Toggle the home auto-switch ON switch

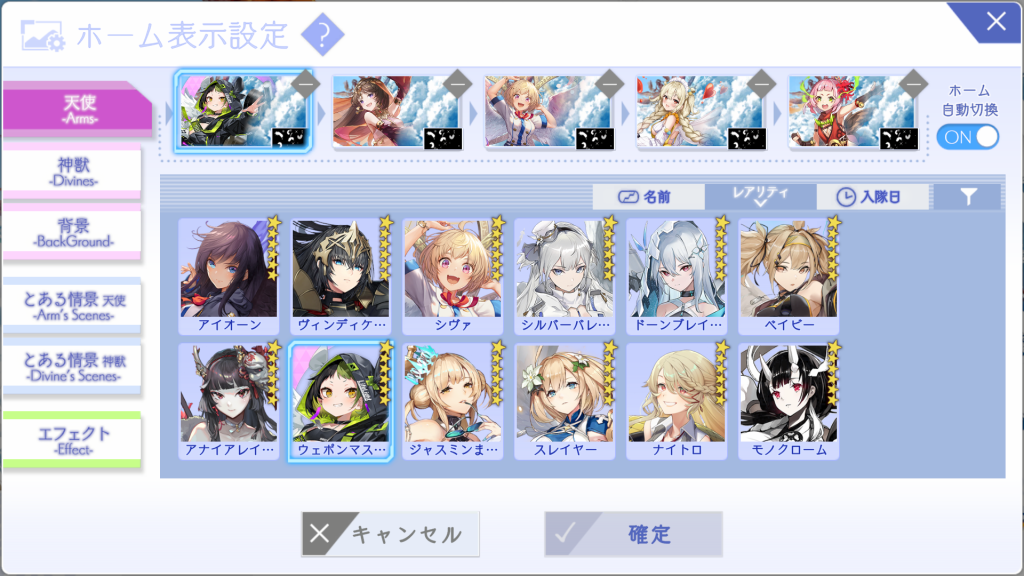coord(967,137)
